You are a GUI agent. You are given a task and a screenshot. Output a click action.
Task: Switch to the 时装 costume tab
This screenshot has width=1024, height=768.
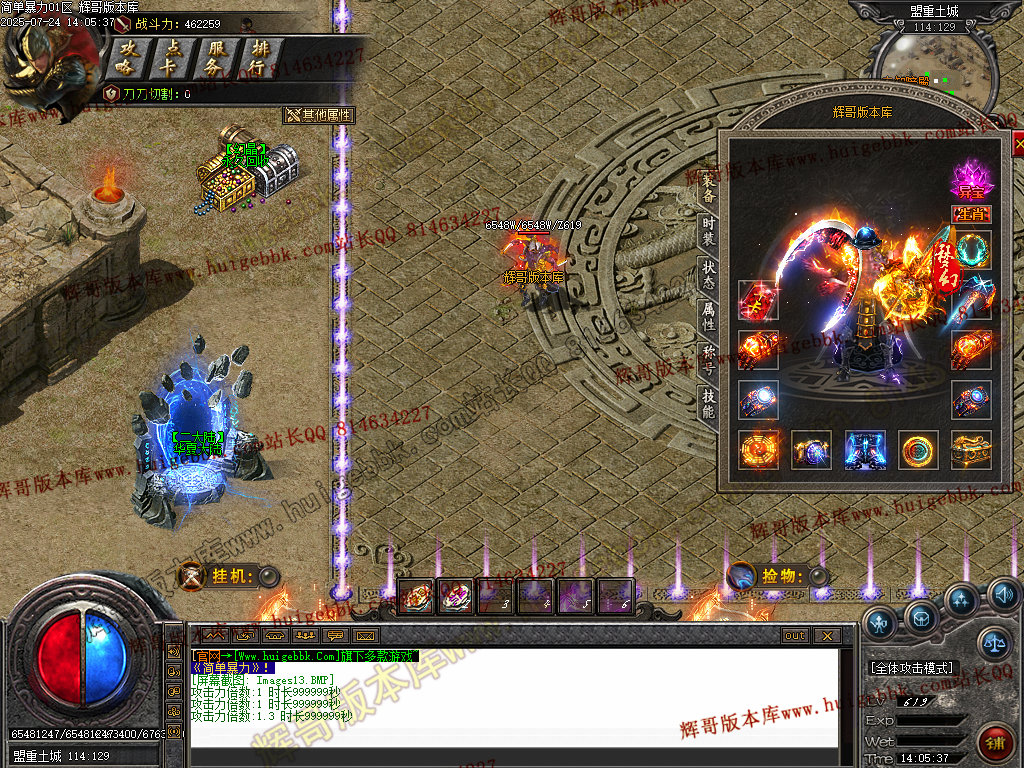tap(708, 232)
